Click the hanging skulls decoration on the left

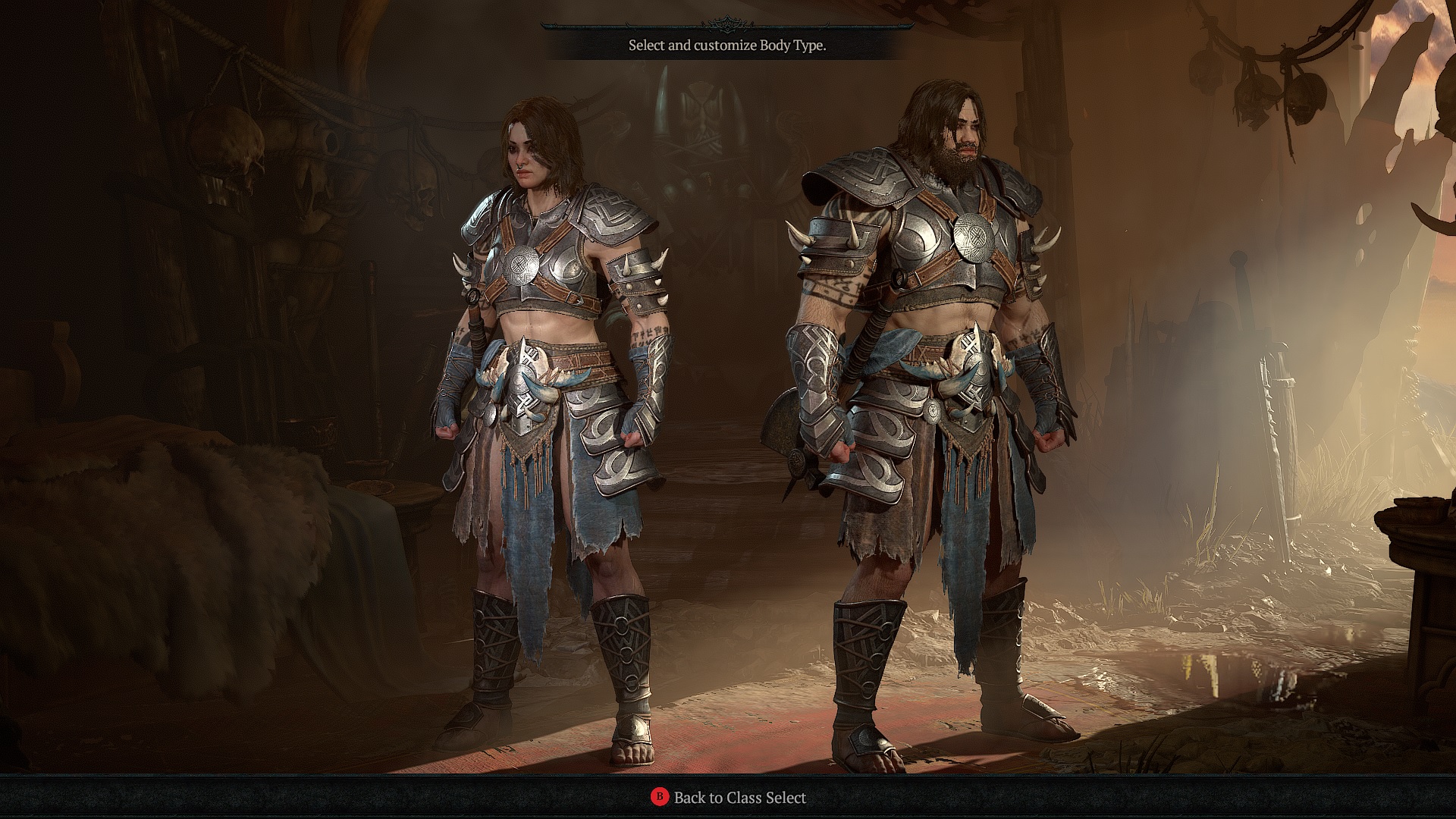click(x=227, y=152)
